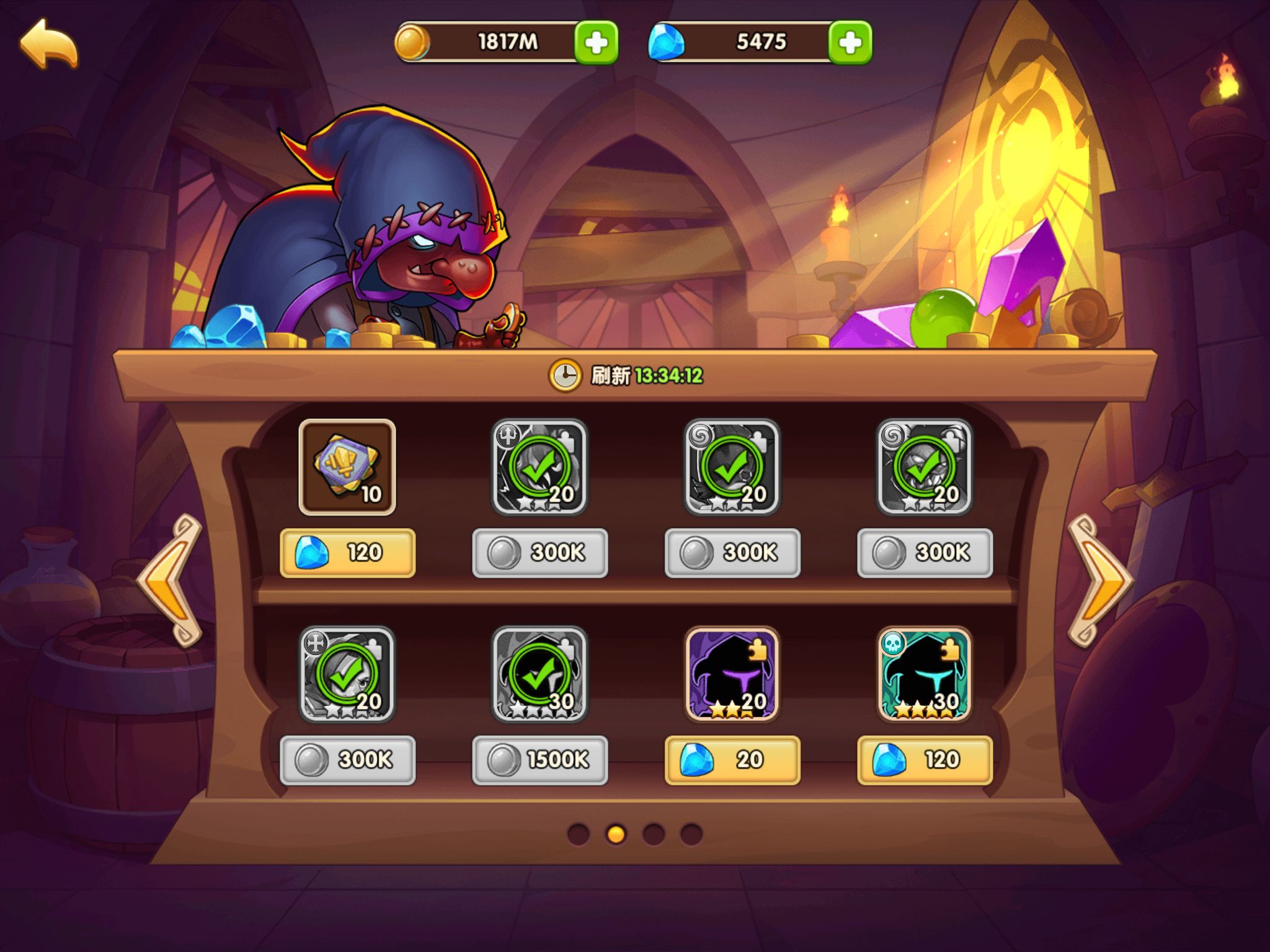1270x952 pixels.
Task: Show the next shop page with right arrow
Action: pyautogui.click(x=1099, y=580)
